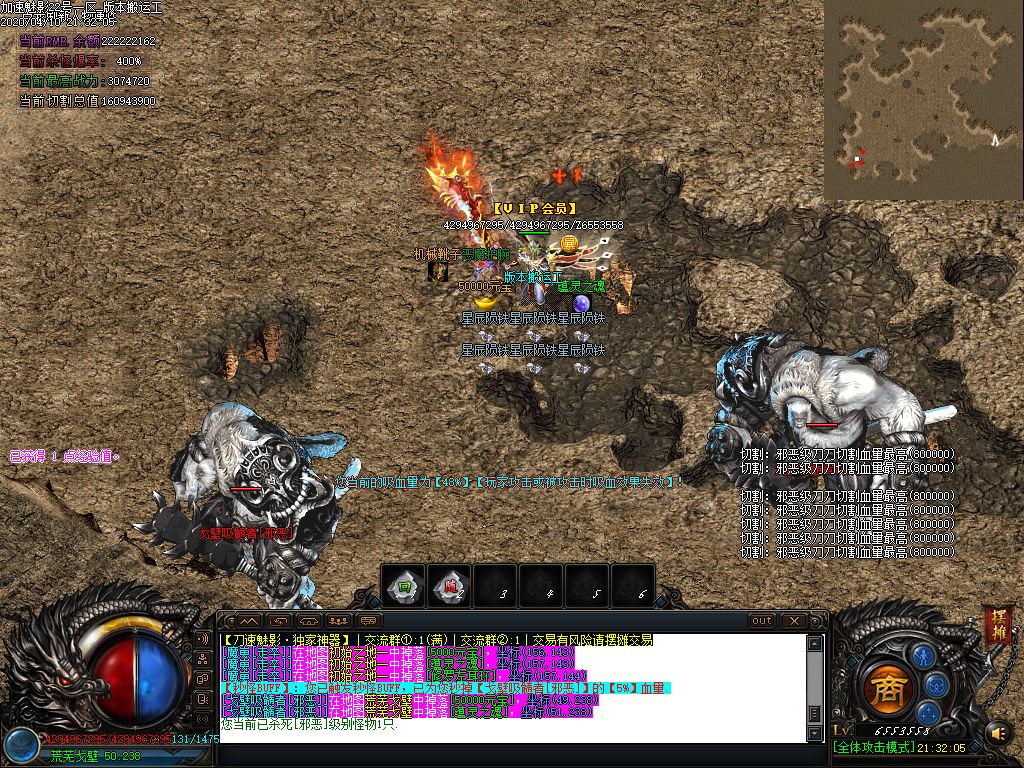Toggle the sound speaker icon
This screenshot has width=1024, height=768.
coord(997,735)
